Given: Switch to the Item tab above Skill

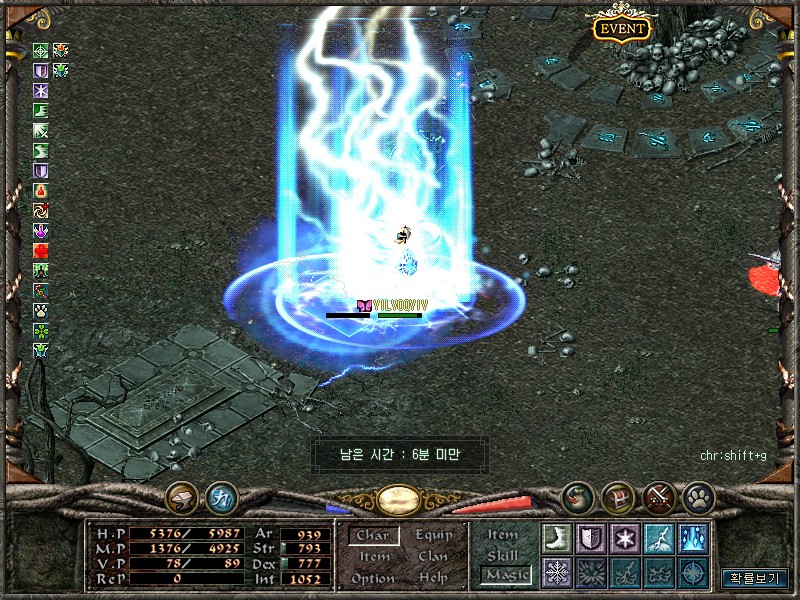Looking at the screenshot, I should point(503,535).
